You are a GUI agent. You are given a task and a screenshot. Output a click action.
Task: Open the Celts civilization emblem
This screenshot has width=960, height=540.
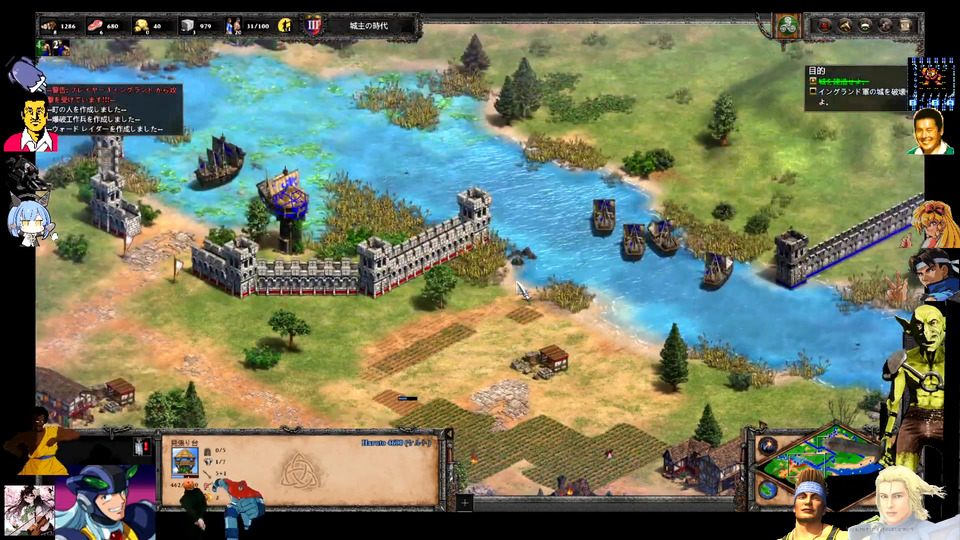(788, 25)
